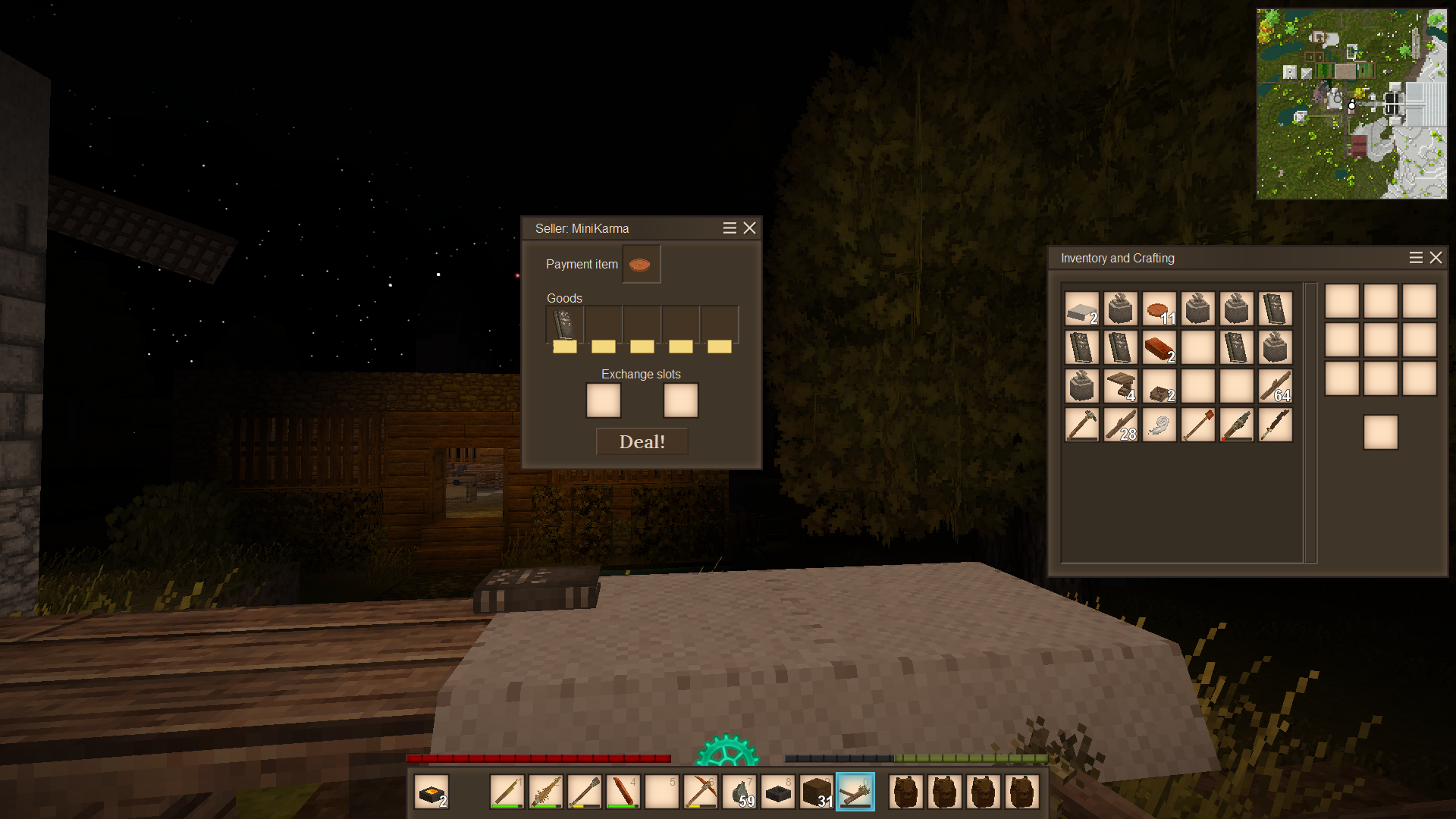Close the Seller MiniKarma window
The width and height of the screenshot is (1456, 819).
(749, 228)
